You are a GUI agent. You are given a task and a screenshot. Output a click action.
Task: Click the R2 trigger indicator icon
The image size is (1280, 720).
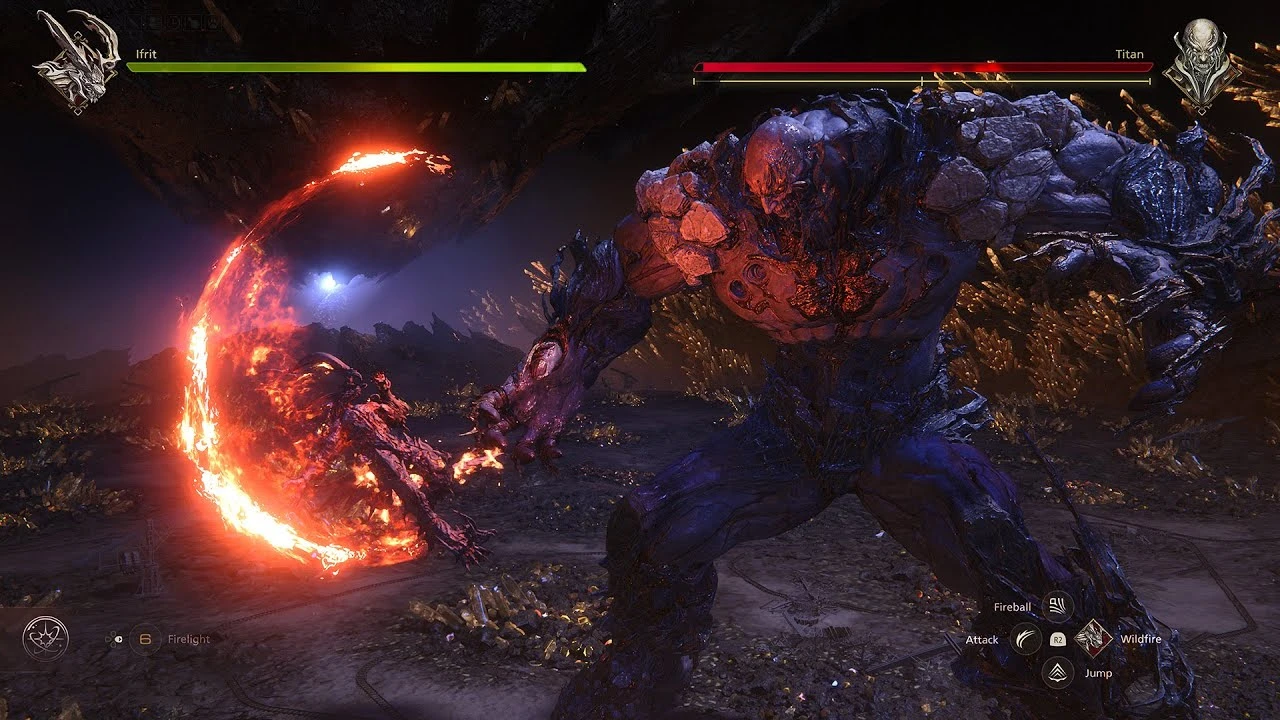pyautogui.click(x=1057, y=639)
